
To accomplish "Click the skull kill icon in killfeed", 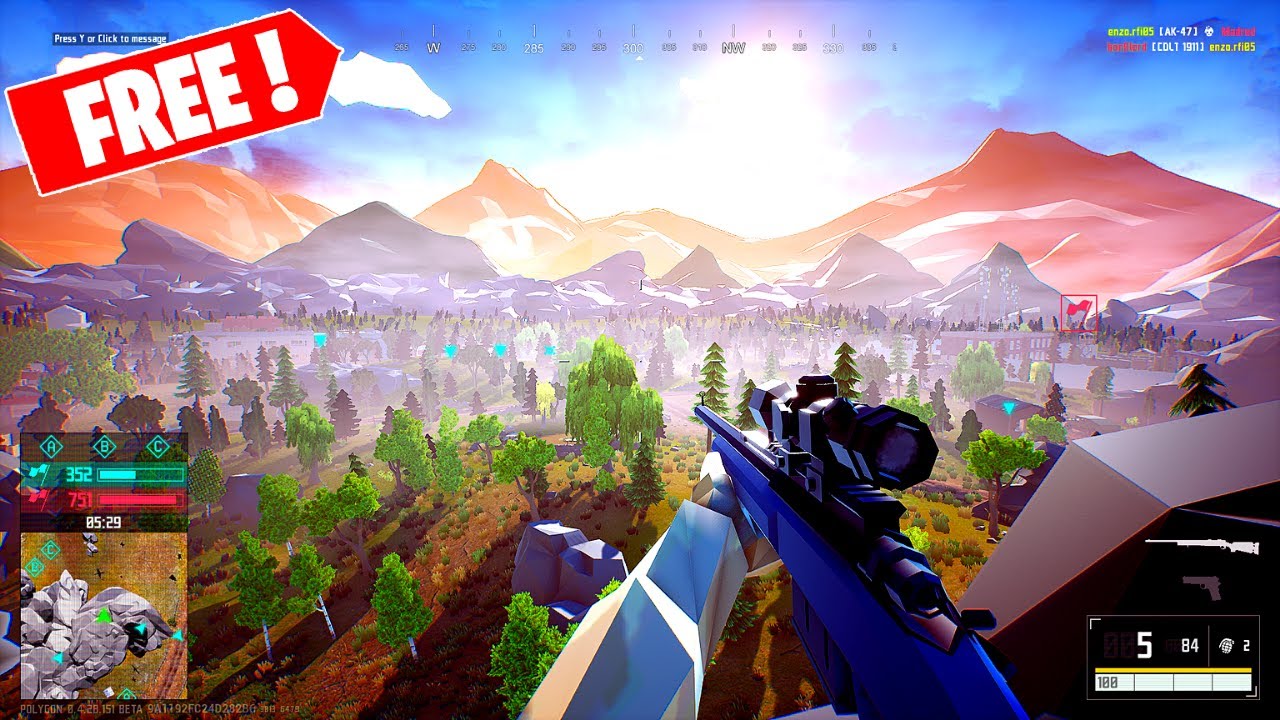I will click(1210, 32).
